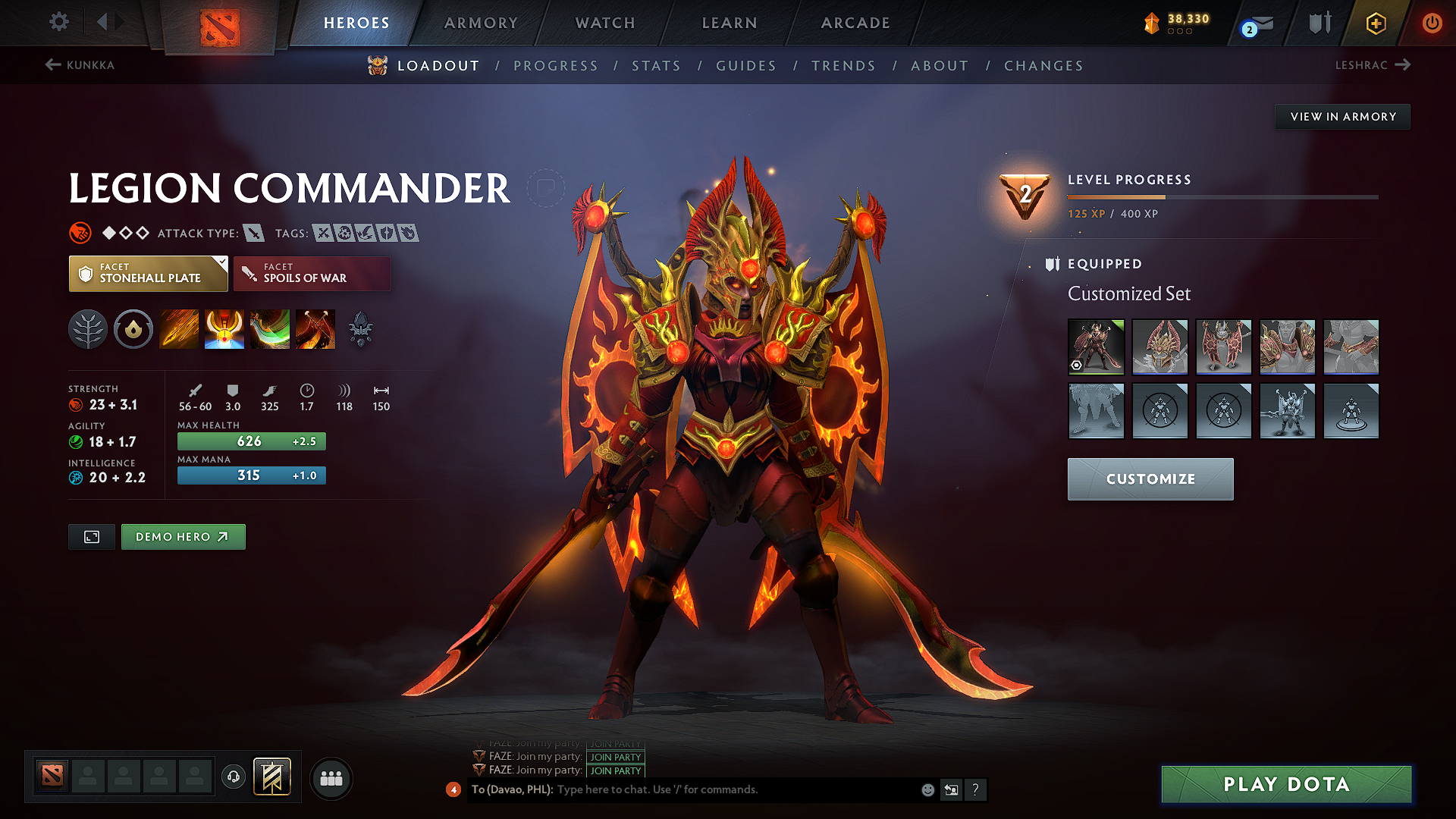Open the Overwhelming Odds ability icon
Image resolution: width=1456 pixels, height=819 pixels.
178,328
